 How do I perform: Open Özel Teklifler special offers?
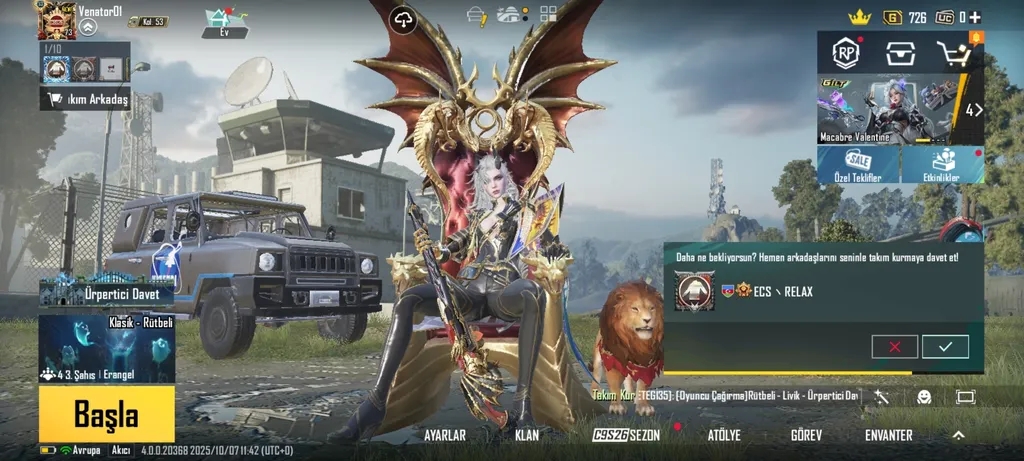857,165
